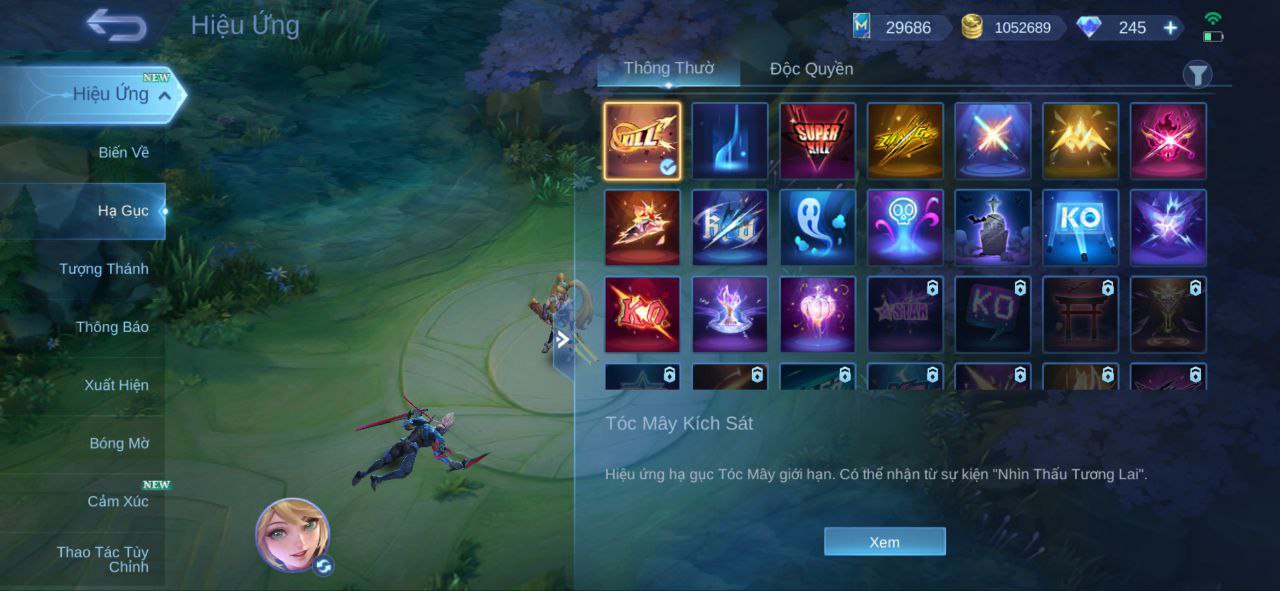Collapse the Hiệu Ứng header section
1280x591 pixels.
point(166,95)
